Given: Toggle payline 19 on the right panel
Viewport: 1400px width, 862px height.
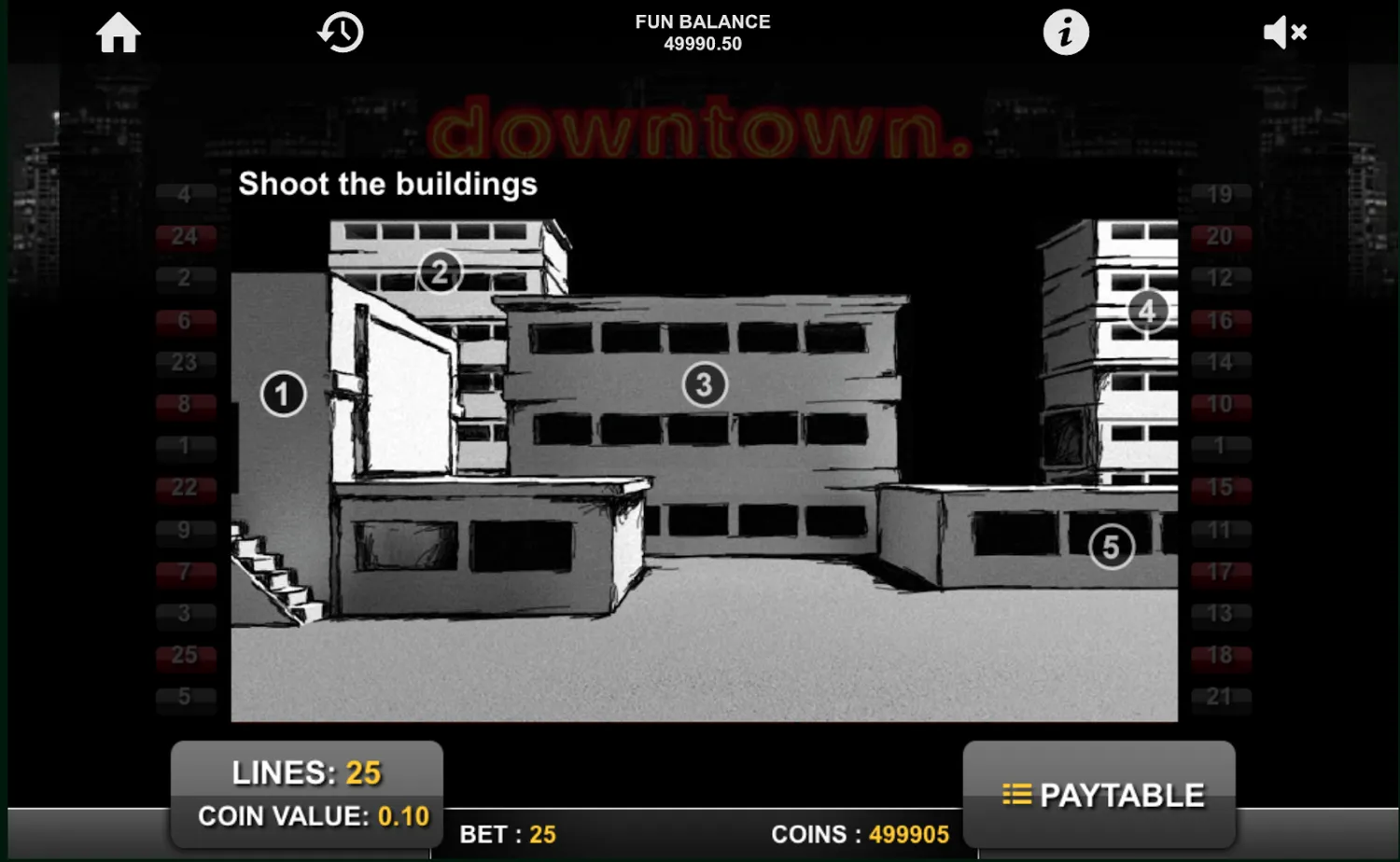Looking at the screenshot, I should pos(1220,194).
